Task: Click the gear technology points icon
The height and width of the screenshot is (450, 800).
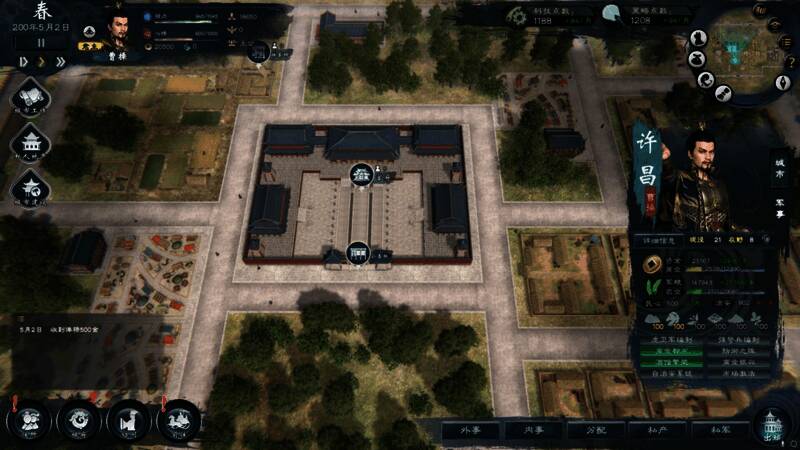Action: [x=516, y=15]
